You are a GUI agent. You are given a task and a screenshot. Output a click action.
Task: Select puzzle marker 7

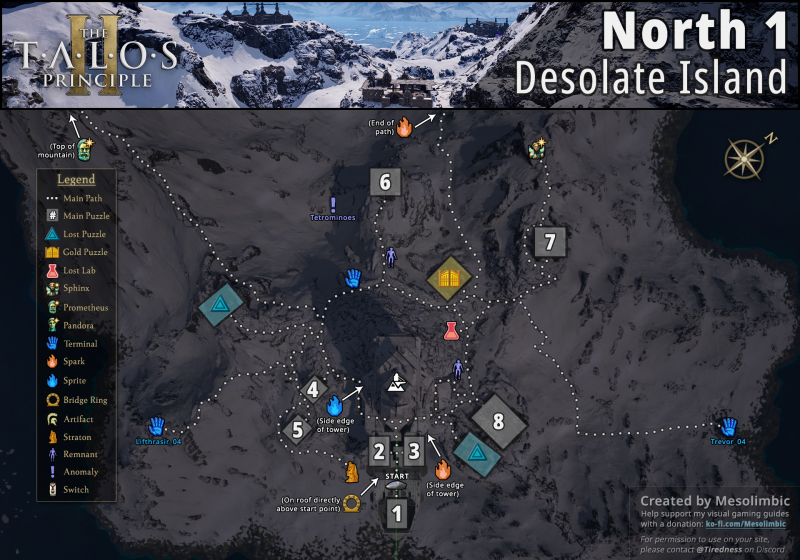(x=549, y=241)
